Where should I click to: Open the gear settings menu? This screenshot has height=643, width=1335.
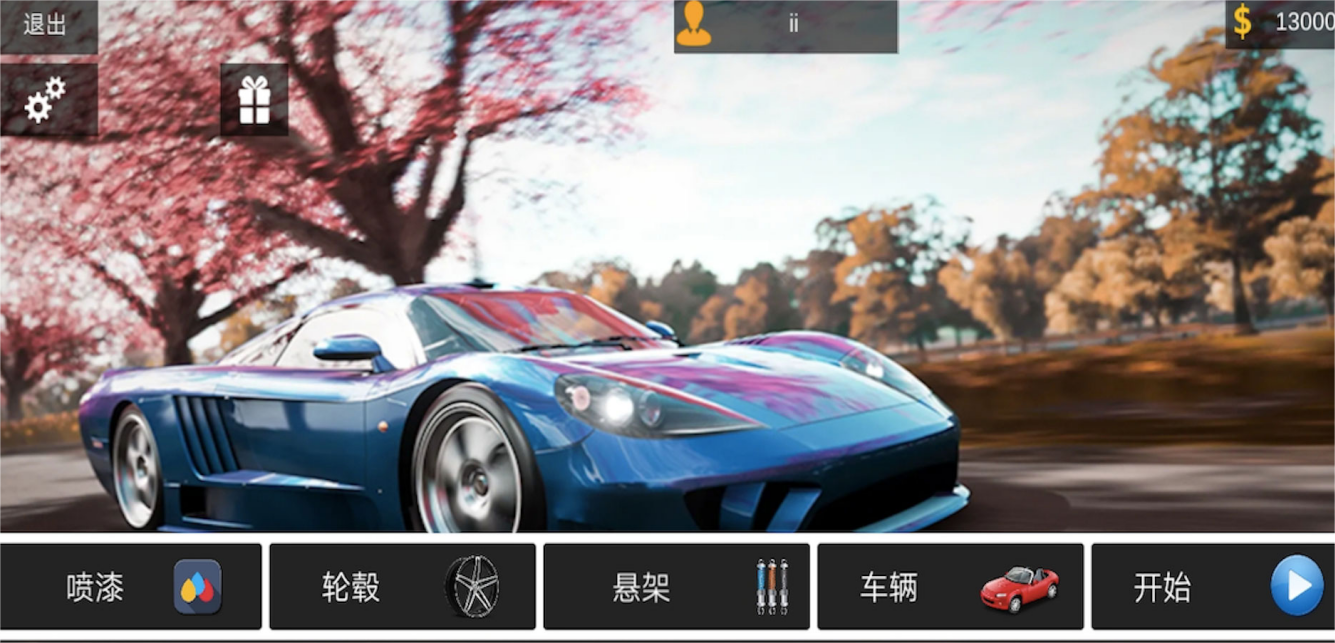[47, 100]
